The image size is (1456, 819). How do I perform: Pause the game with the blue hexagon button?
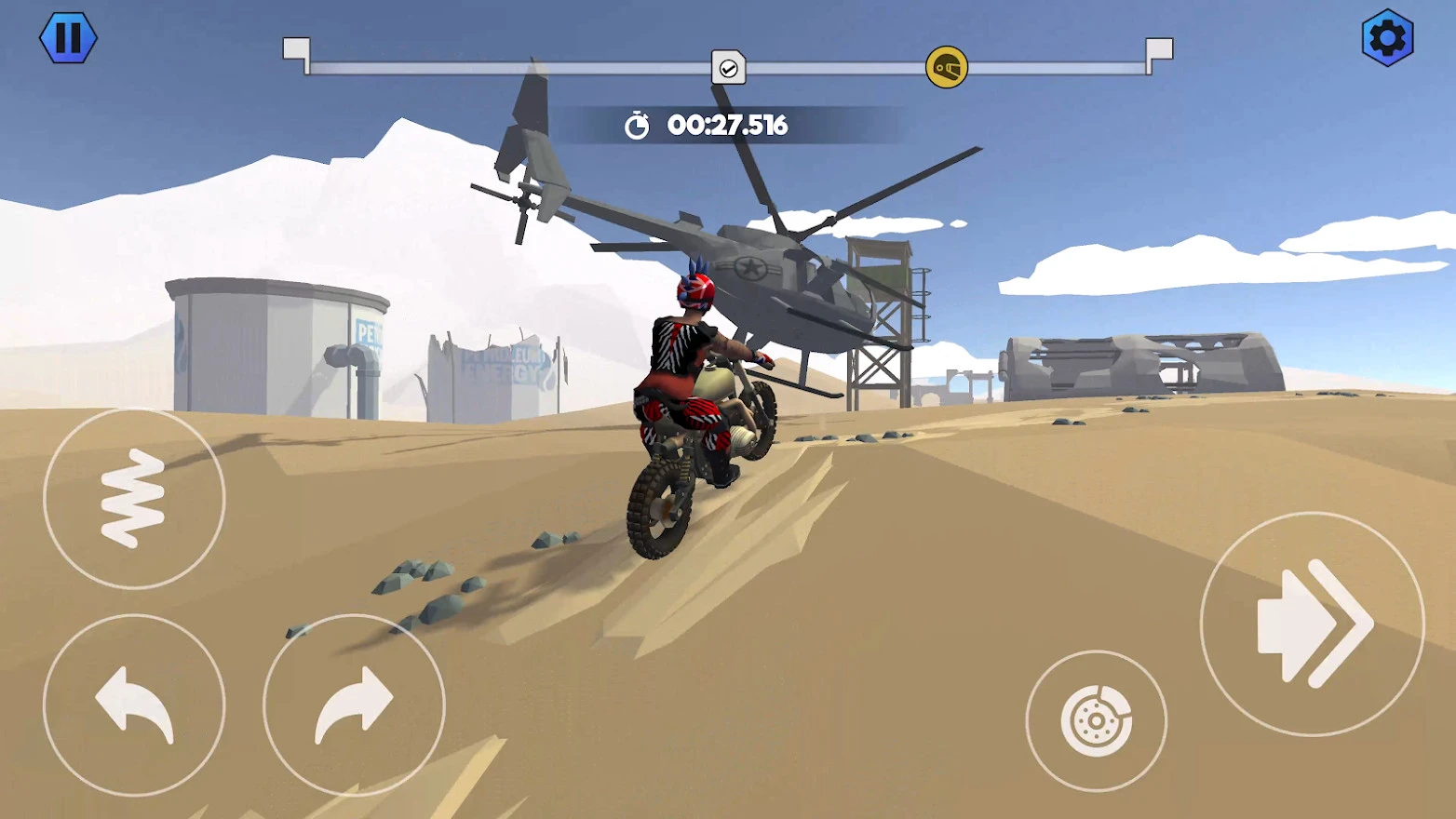tap(68, 38)
